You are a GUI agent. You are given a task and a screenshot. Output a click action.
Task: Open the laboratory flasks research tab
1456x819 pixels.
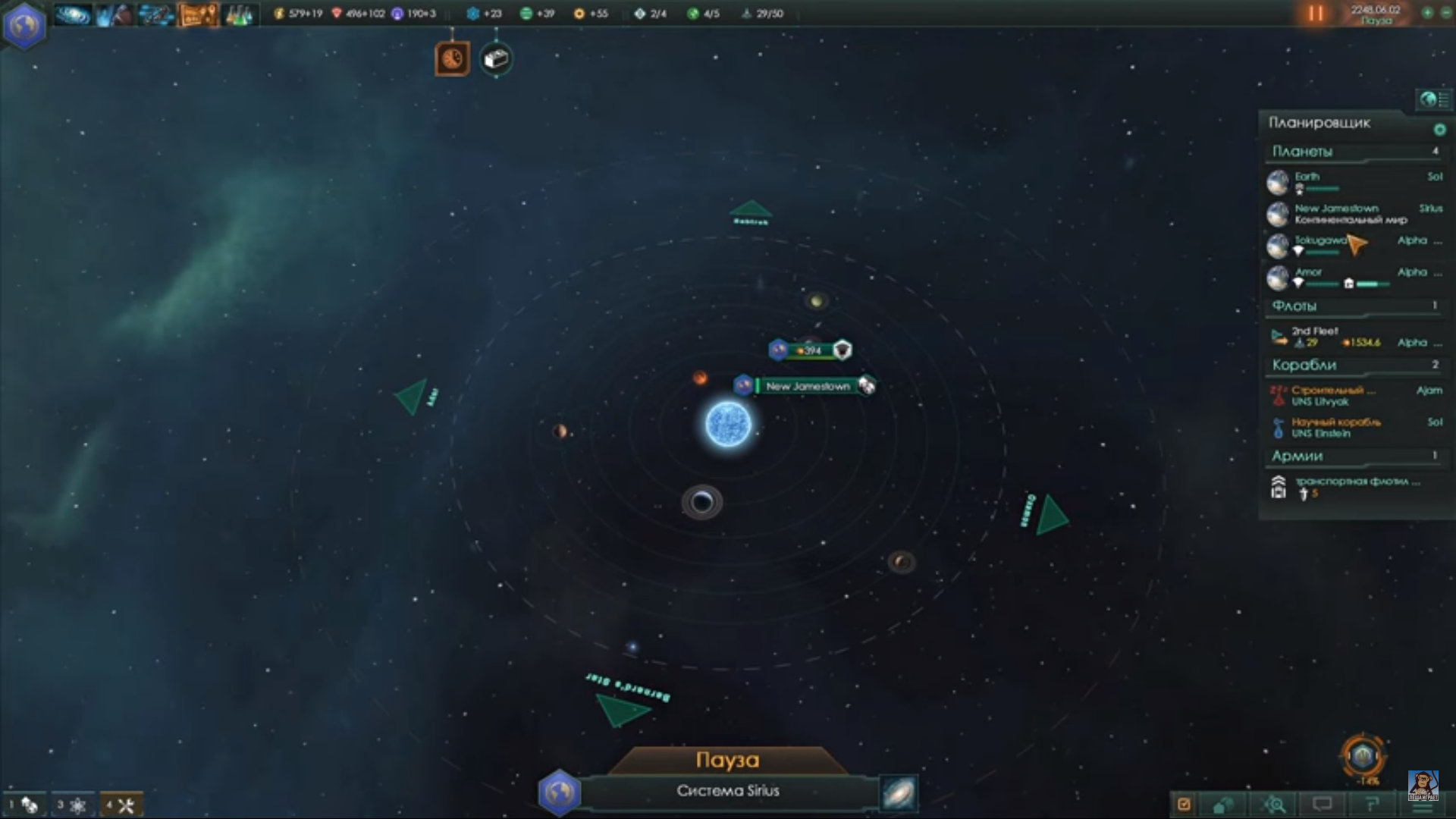(x=240, y=14)
